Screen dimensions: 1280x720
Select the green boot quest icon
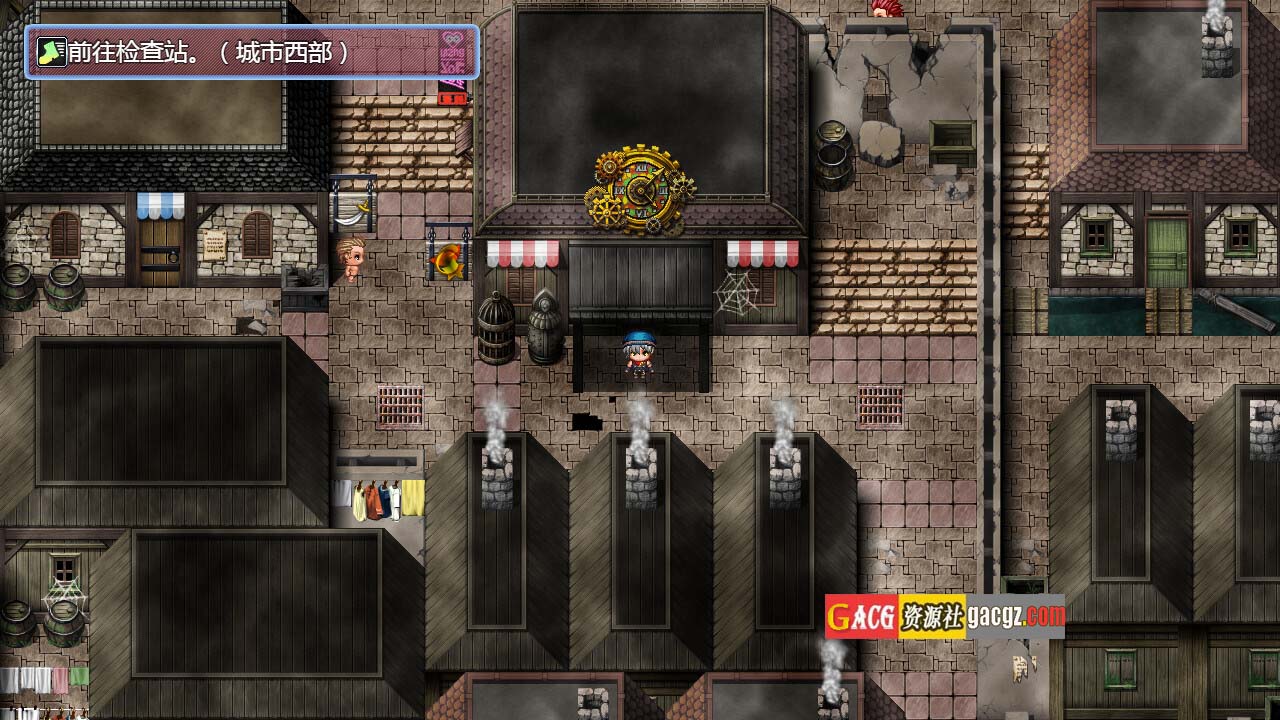[x=50, y=52]
